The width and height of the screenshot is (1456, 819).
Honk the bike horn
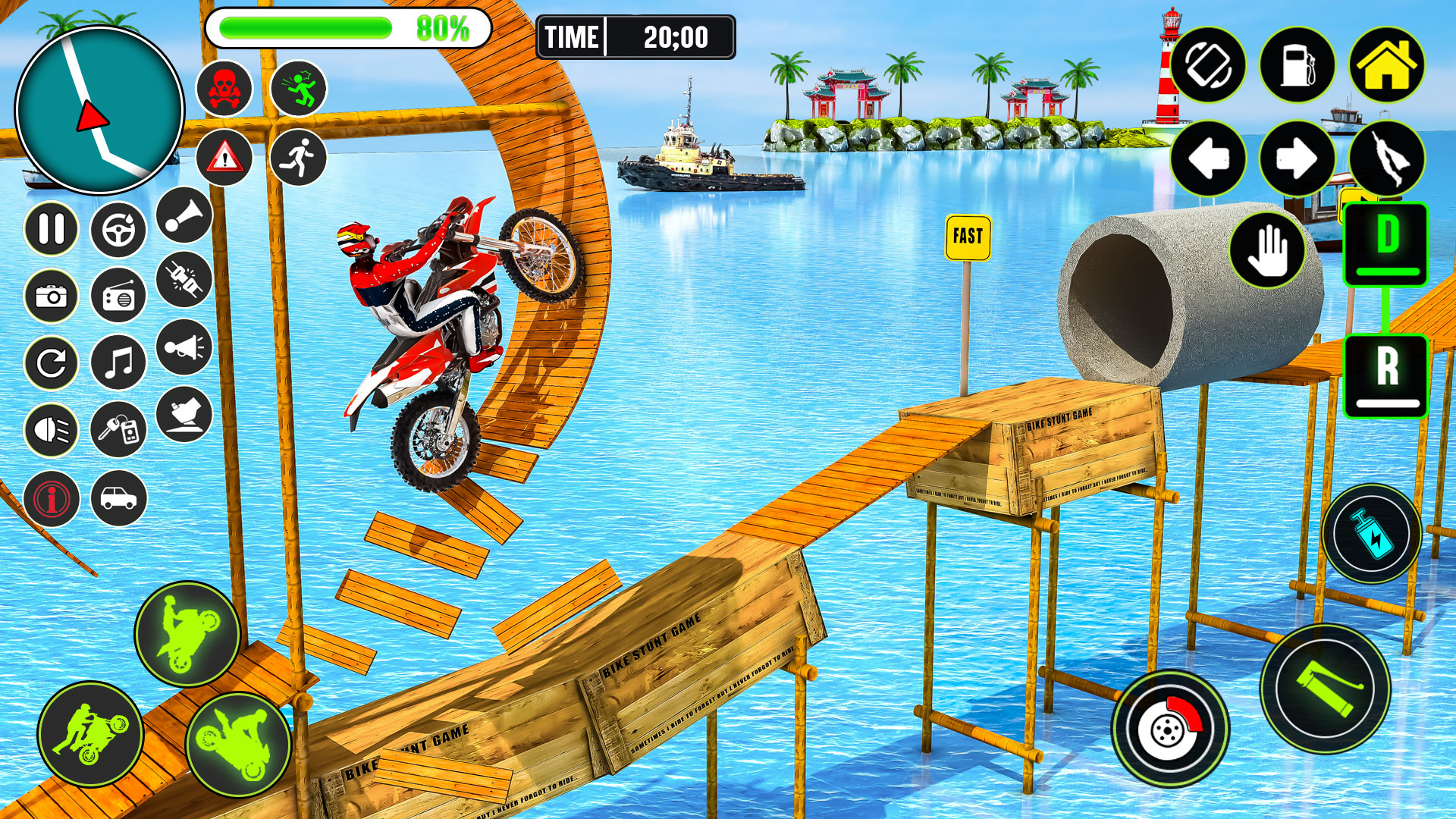[x=183, y=215]
